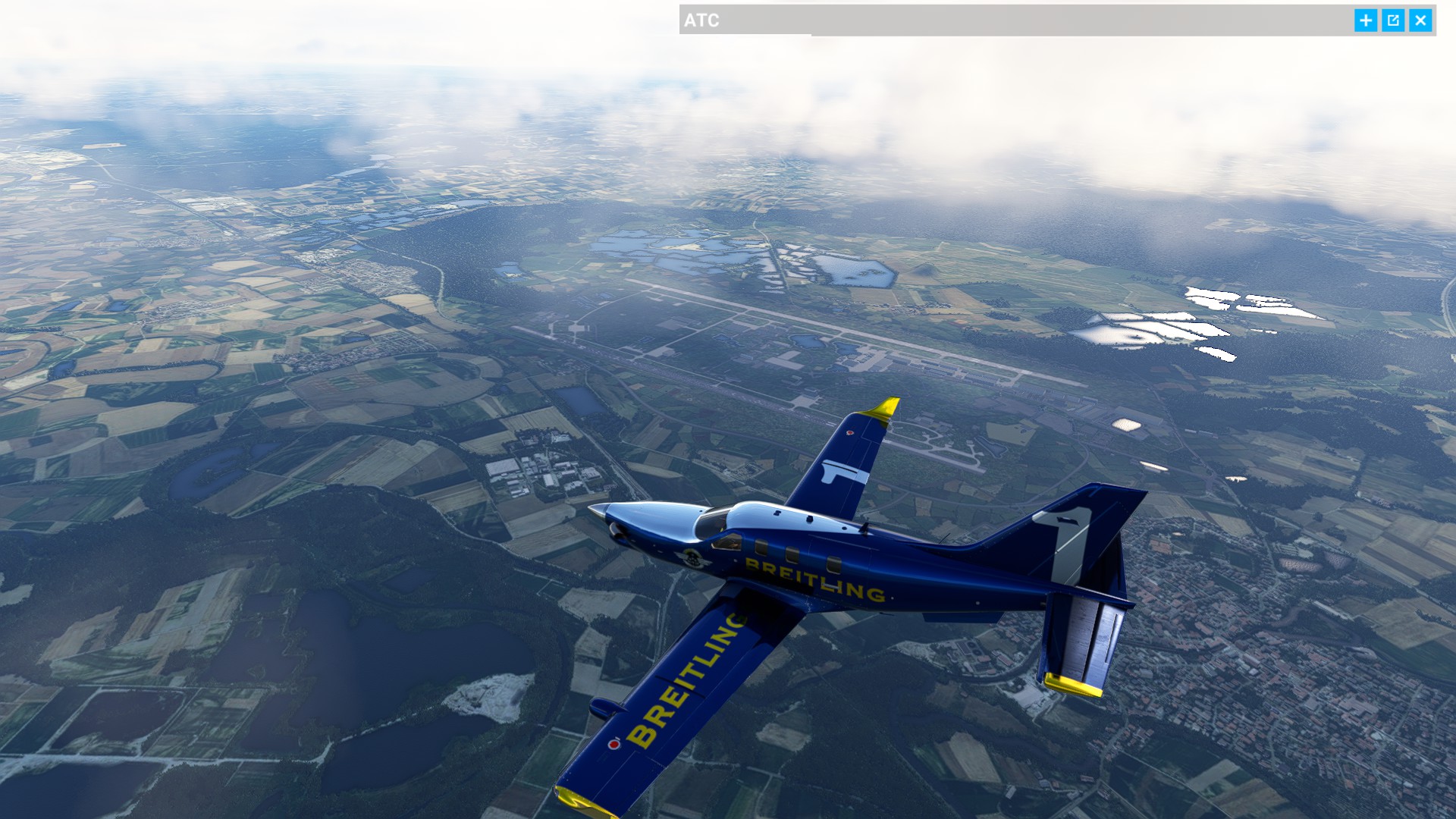Screen dimensions: 1456x819
Task: Close the ATC panel
Action: pyautogui.click(x=1420, y=20)
